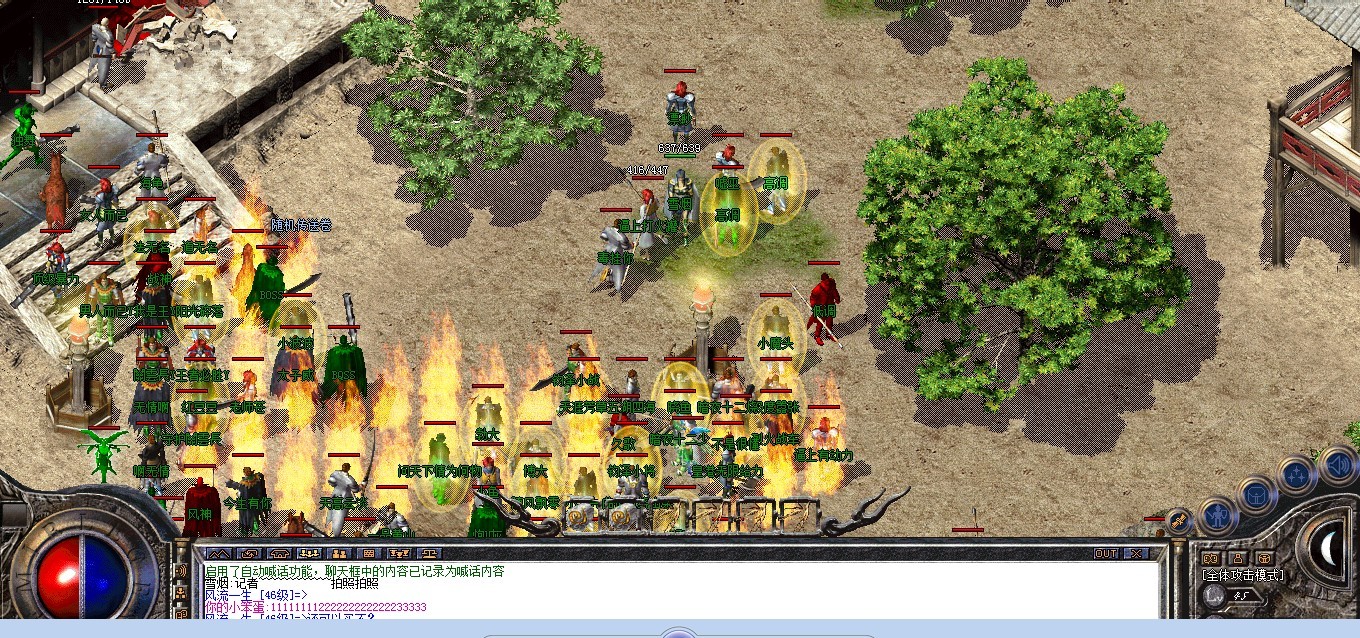Click the three-figures group toolbar button

click(x=309, y=553)
